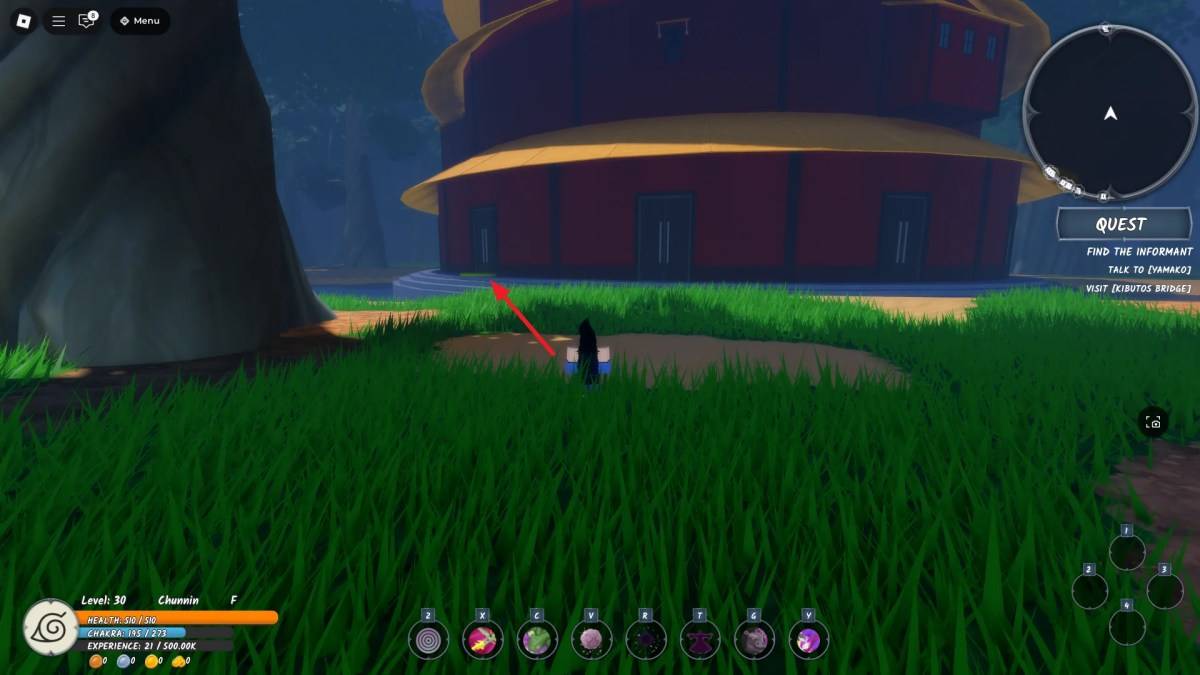Select the dark purple spiky ability on R
This screenshot has width=1200, height=675.
pos(645,640)
